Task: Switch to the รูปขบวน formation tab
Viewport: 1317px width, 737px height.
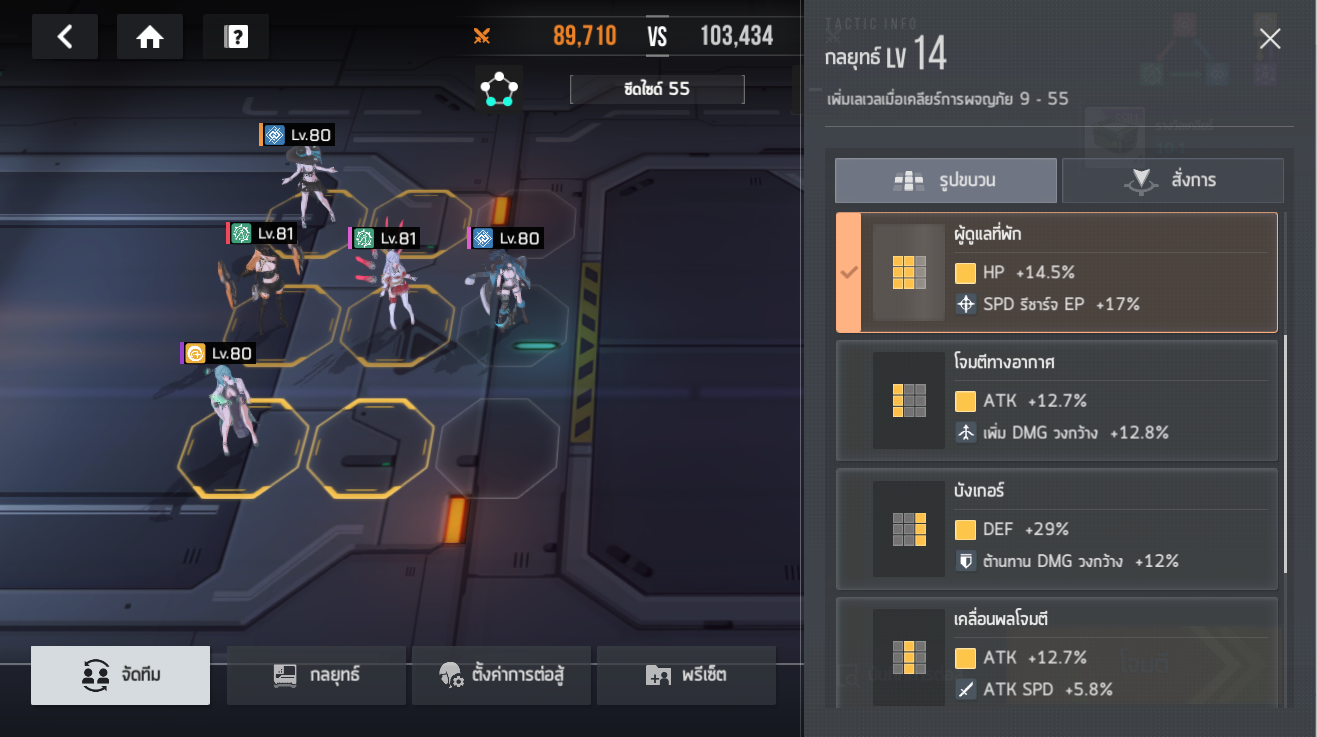Action: (x=945, y=181)
